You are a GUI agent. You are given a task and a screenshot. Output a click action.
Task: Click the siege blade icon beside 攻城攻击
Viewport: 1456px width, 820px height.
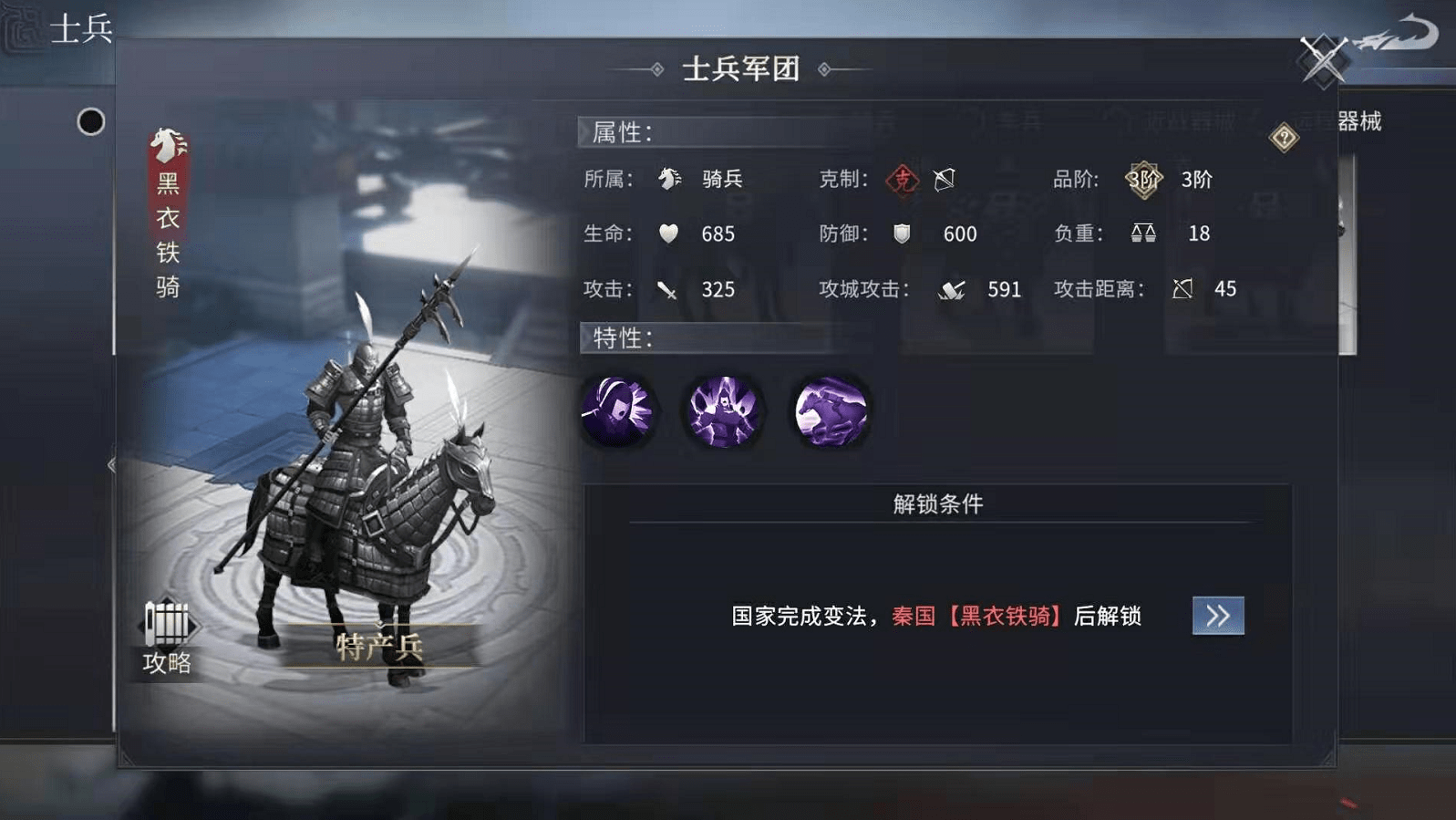(951, 289)
